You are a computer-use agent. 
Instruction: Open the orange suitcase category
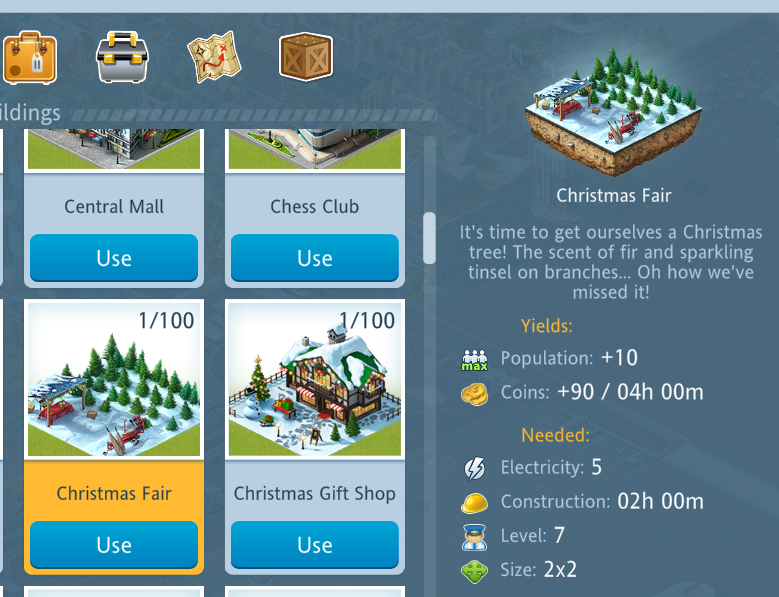point(29,57)
